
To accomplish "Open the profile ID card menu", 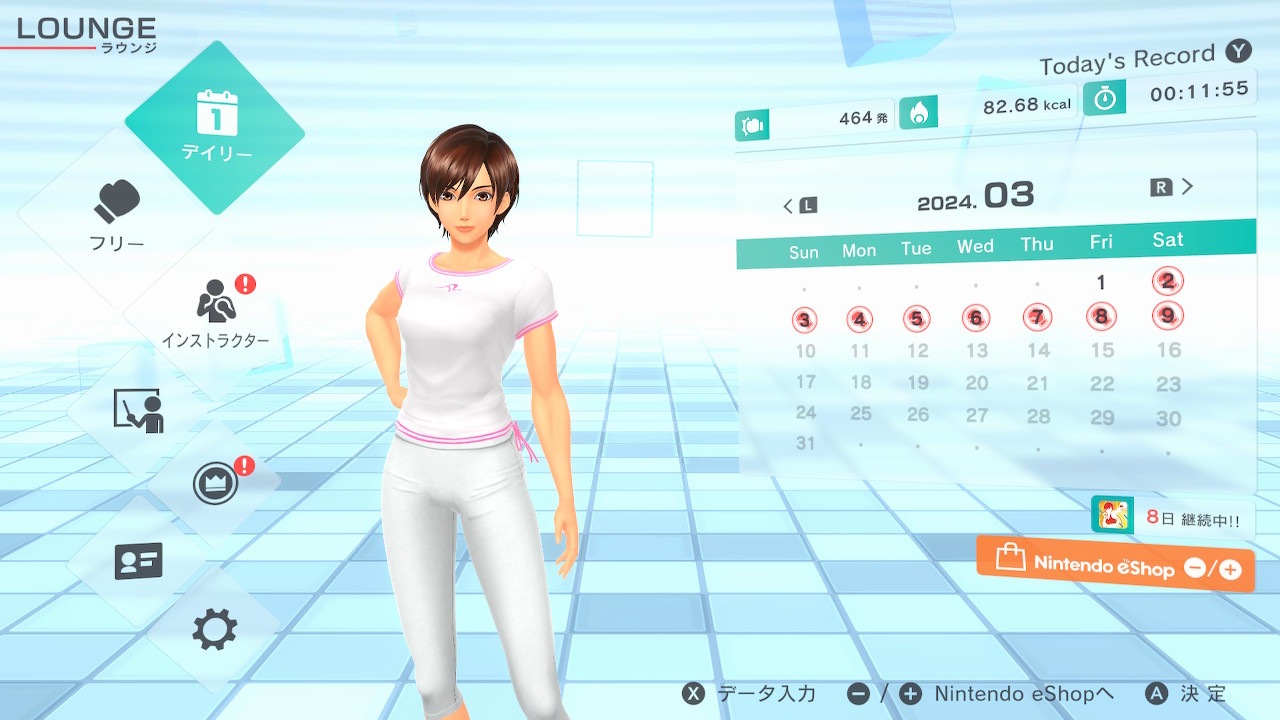I will click(x=139, y=561).
